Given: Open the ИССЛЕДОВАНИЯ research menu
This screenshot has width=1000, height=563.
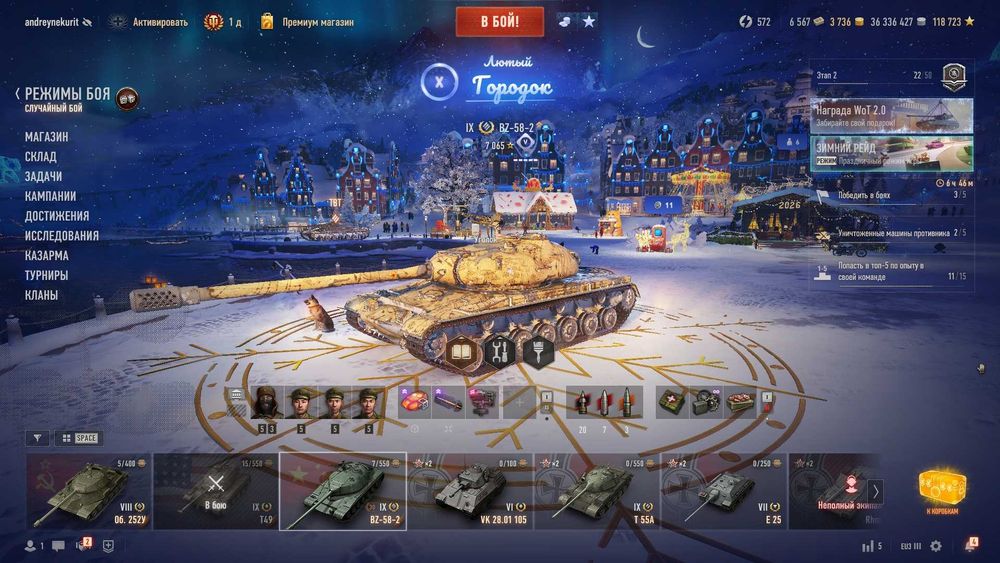Looking at the screenshot, I should (x=62, y=236).
